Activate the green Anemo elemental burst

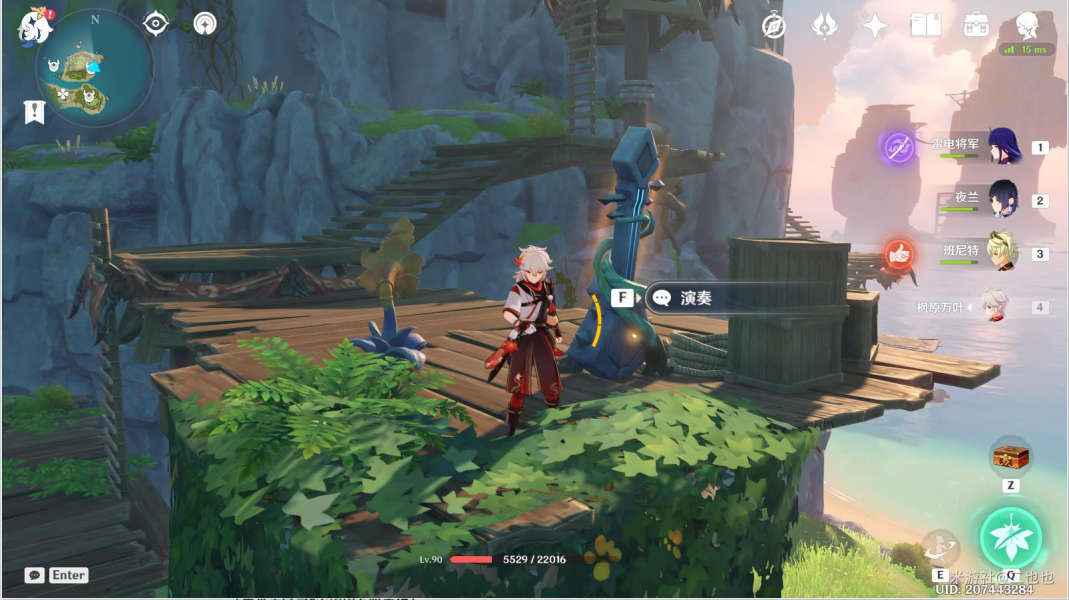coord(1011,537)
